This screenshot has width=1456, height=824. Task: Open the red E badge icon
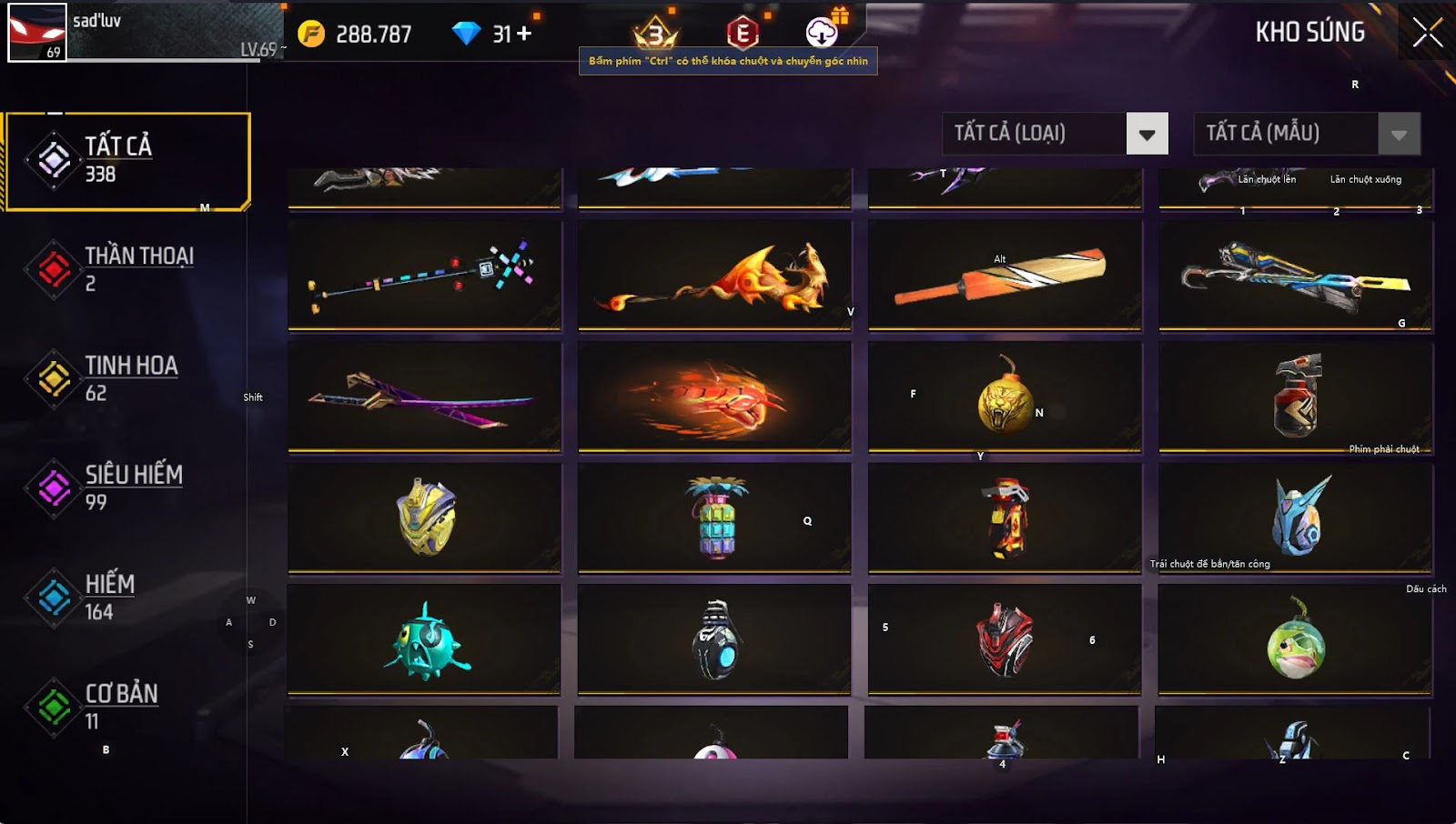click(743, 34)
